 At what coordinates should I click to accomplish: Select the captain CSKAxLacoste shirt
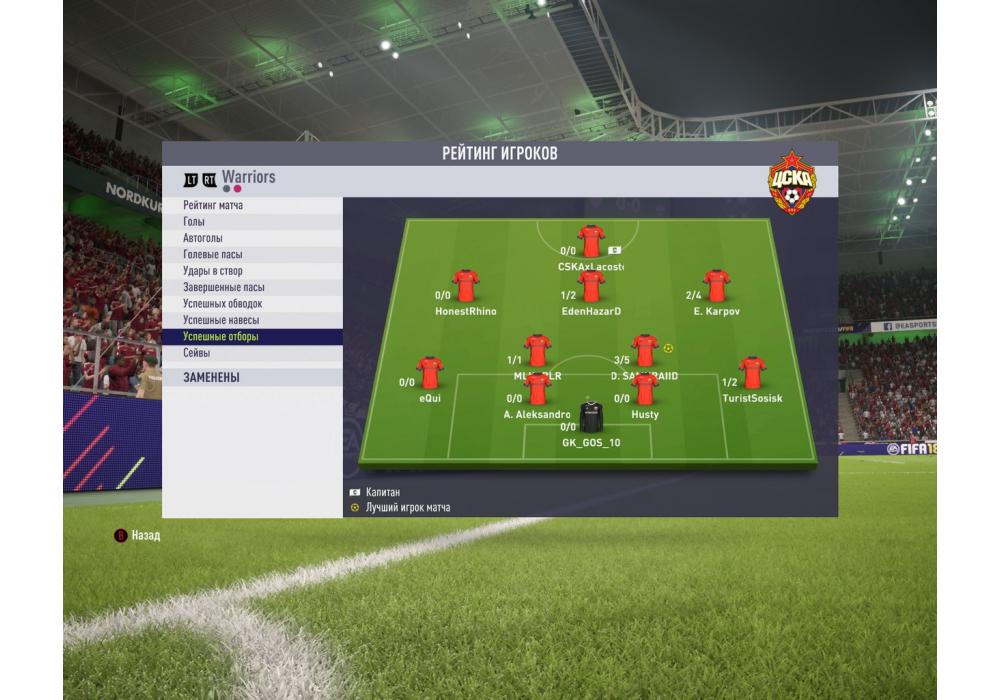click(x=591, y=241)
